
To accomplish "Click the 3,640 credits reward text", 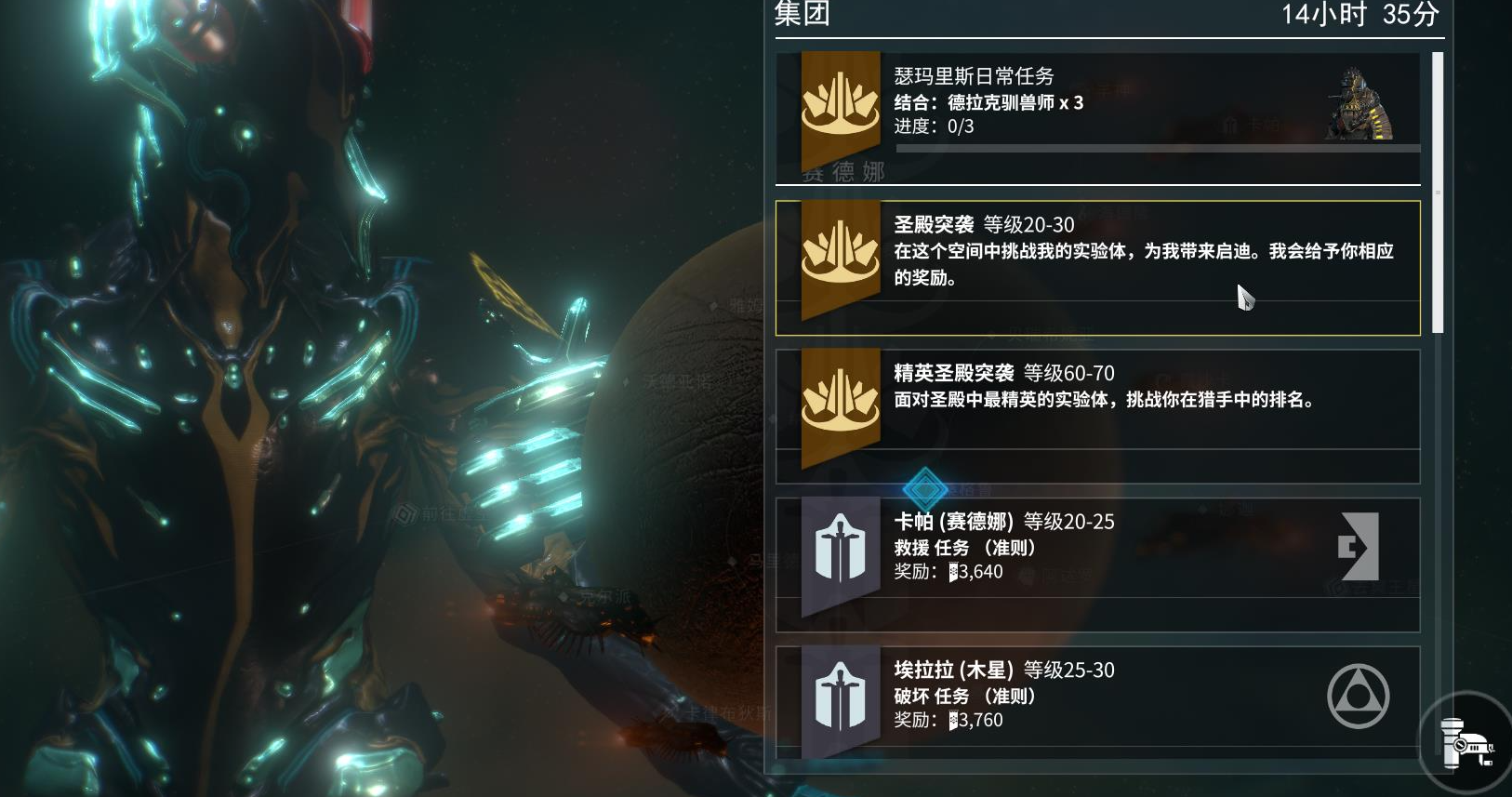I will pyautogui.click(x=975, y=572).
